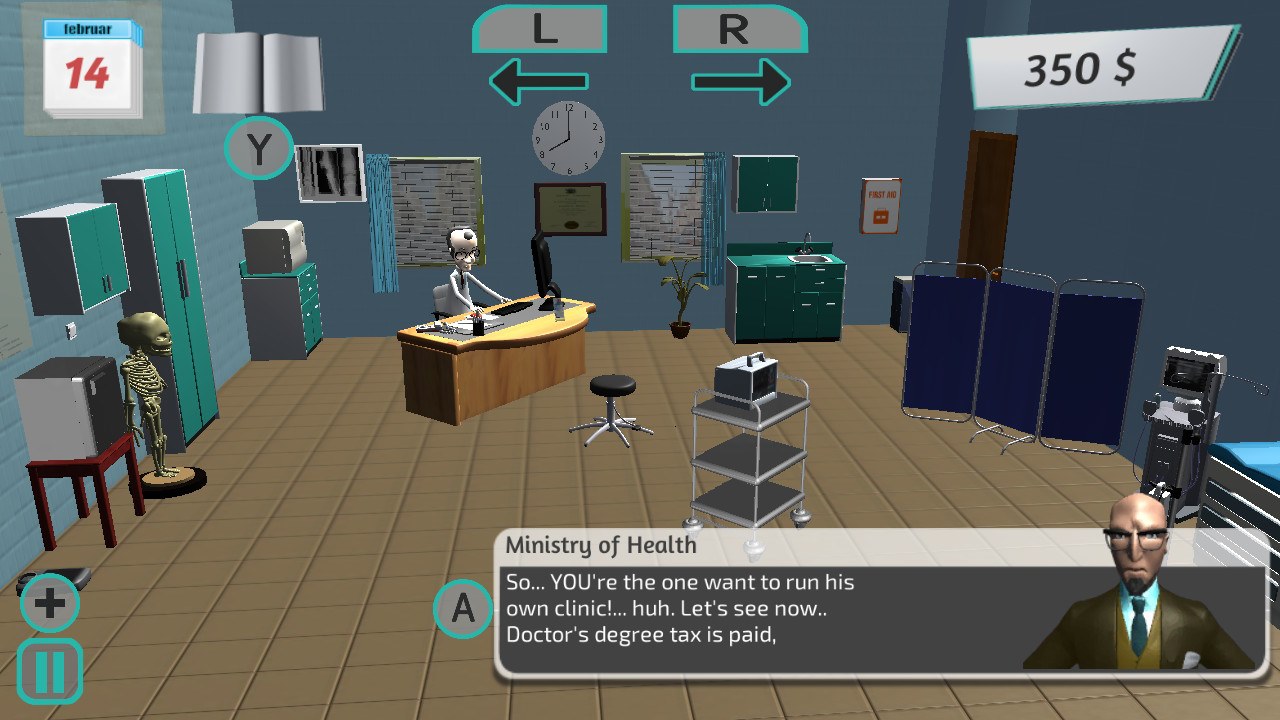Select the sterilizer on the metal trolley
Image resolution: width=1280 pixels, height=720 pixels.
[x=747, y=378]
